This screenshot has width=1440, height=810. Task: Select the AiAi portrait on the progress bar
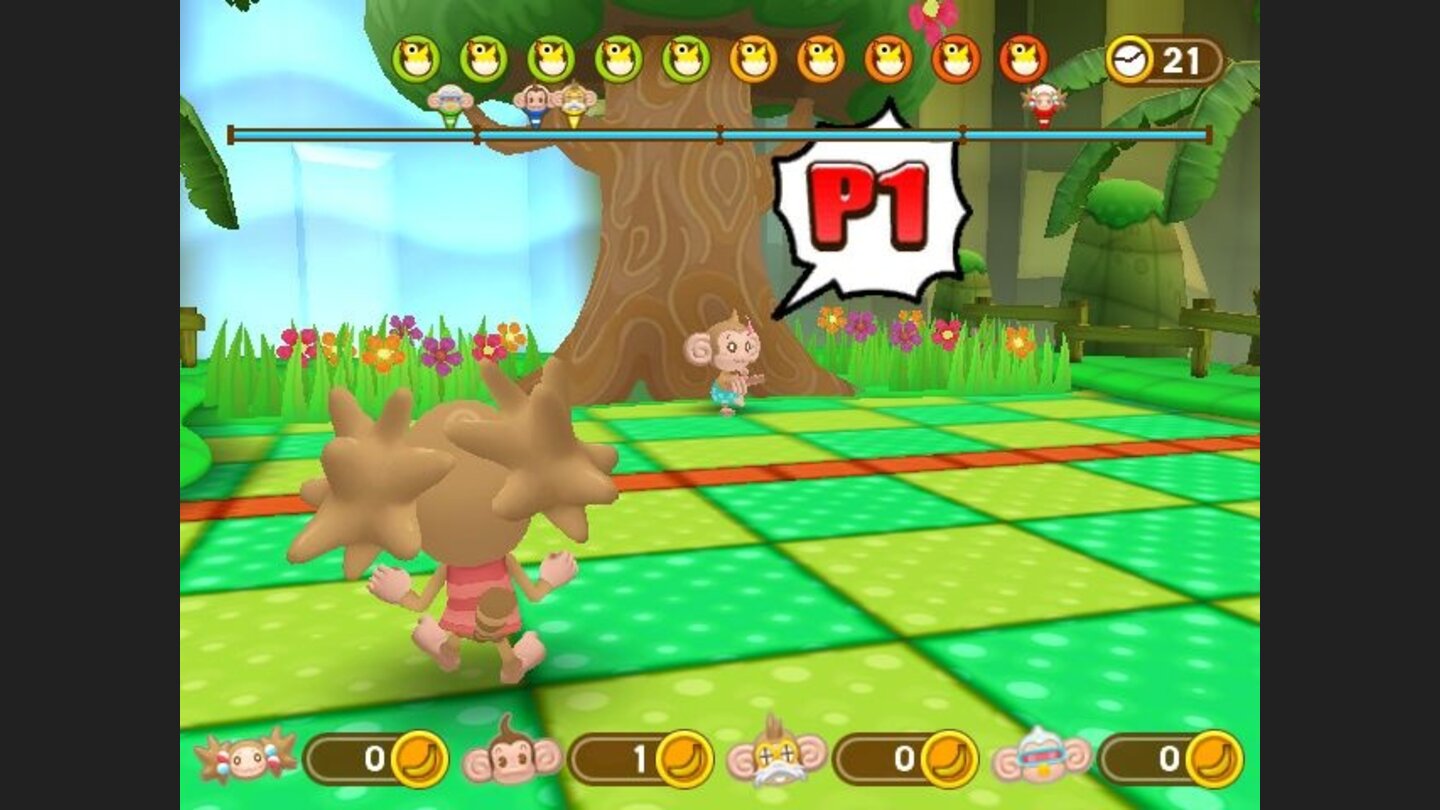(x=532, y=103)
